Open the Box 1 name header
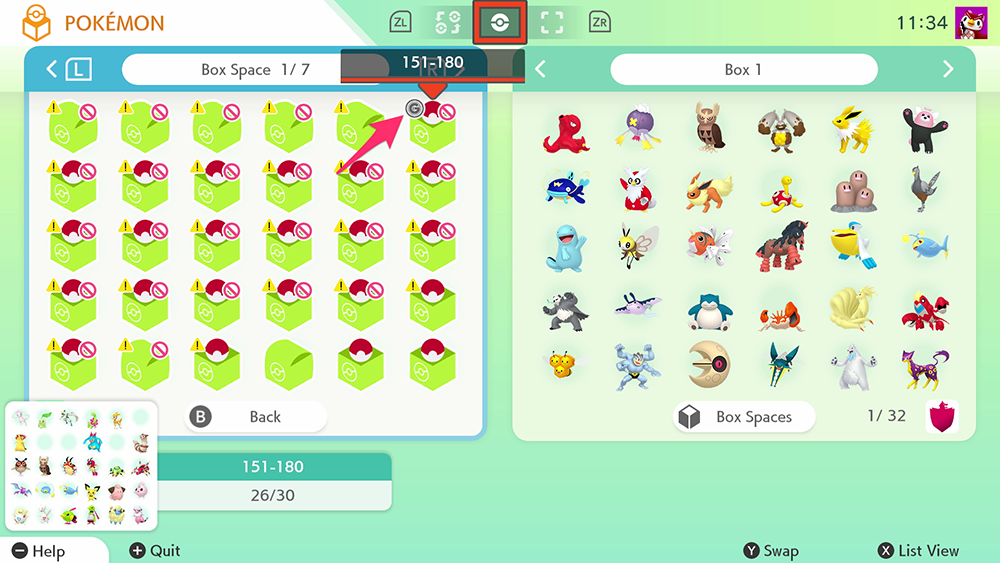 point(743,69)
